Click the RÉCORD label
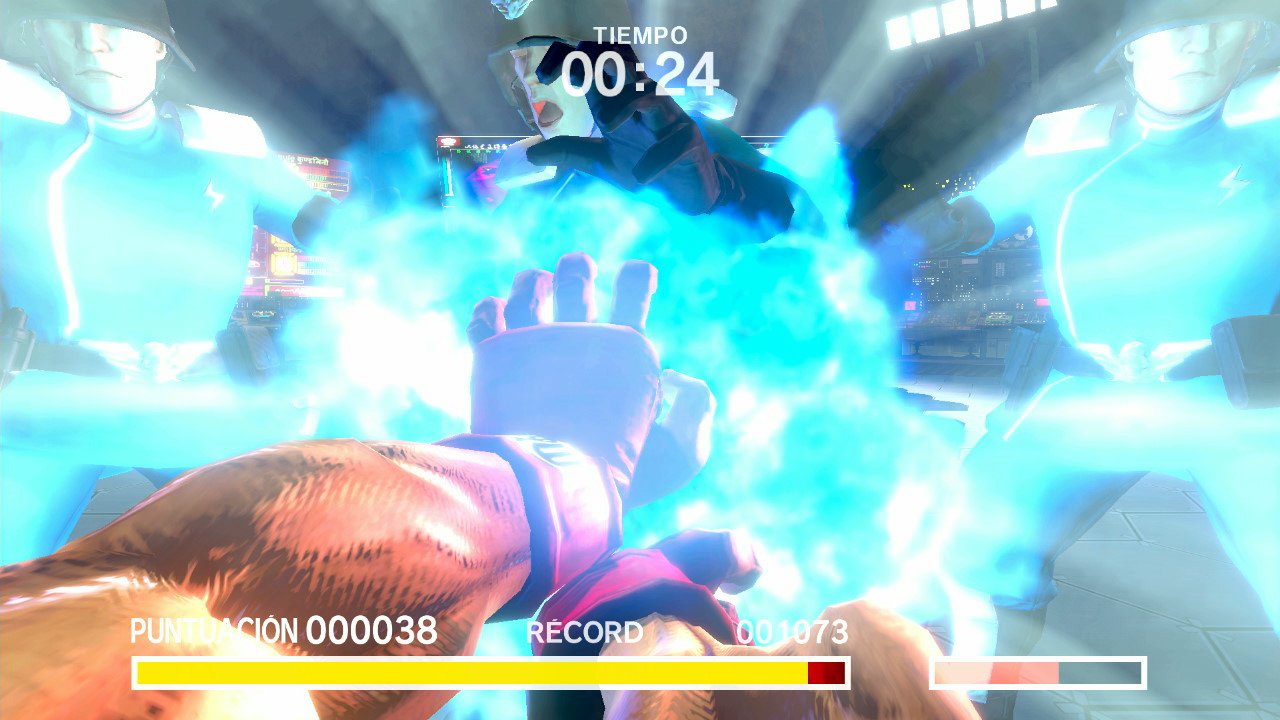This screenshot has width=1280, height=720. click(585, 631)
